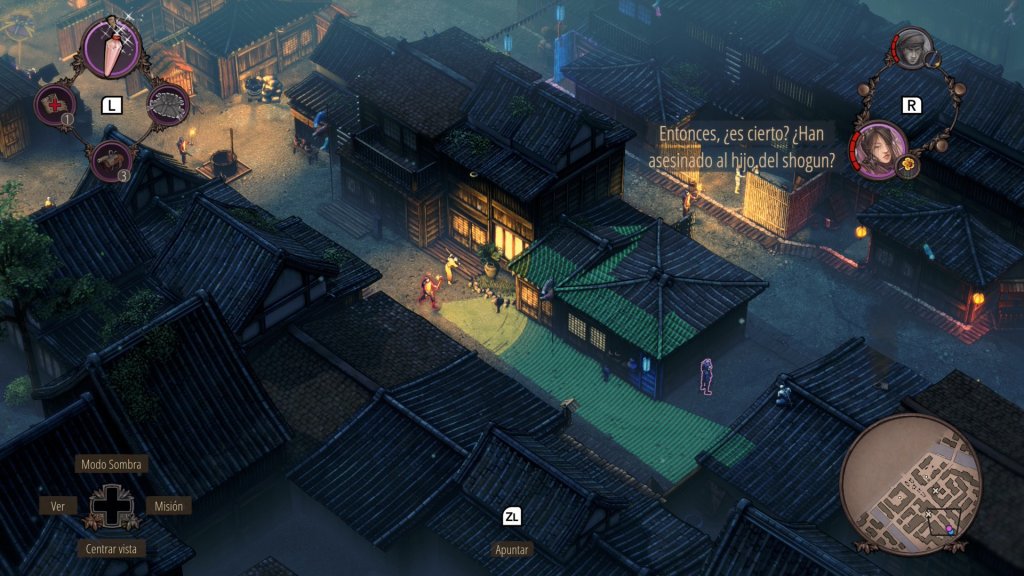
Task: Activate Modo Sombra
Action: pyautogui.click(x=111, y=464)
